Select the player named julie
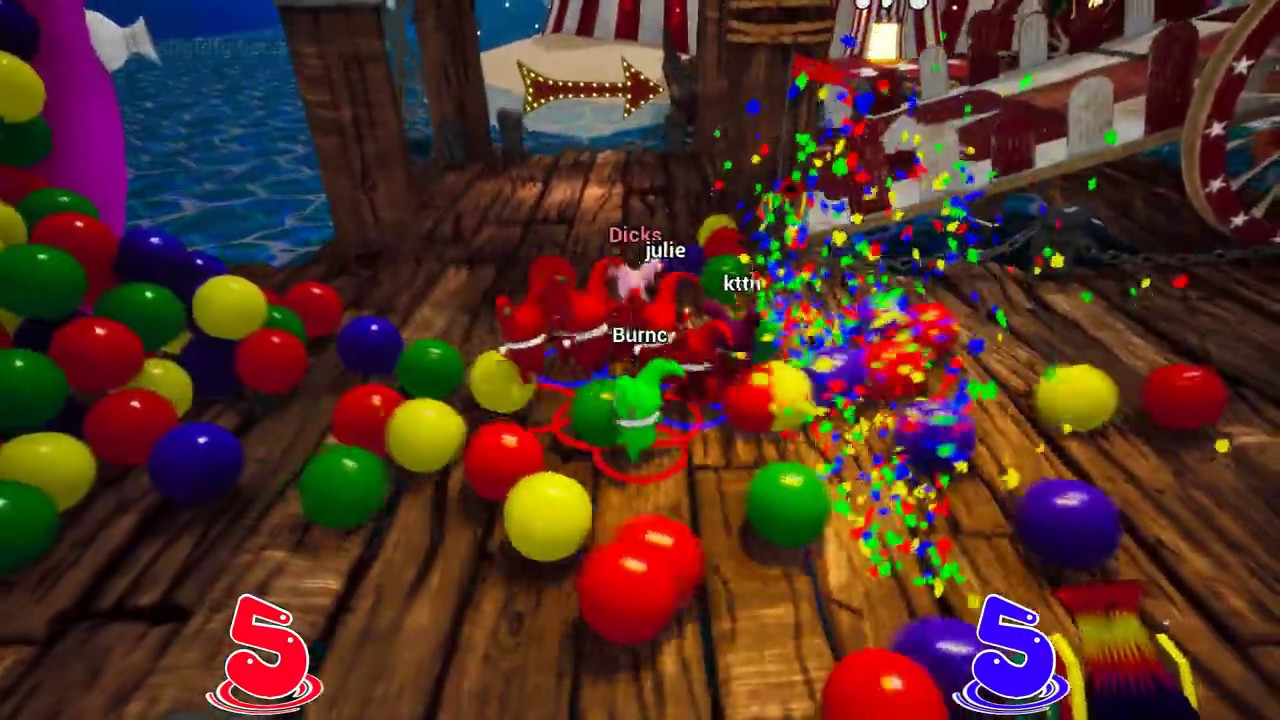The width and height of the screenshot is (1280, 720). coord(664,251)
